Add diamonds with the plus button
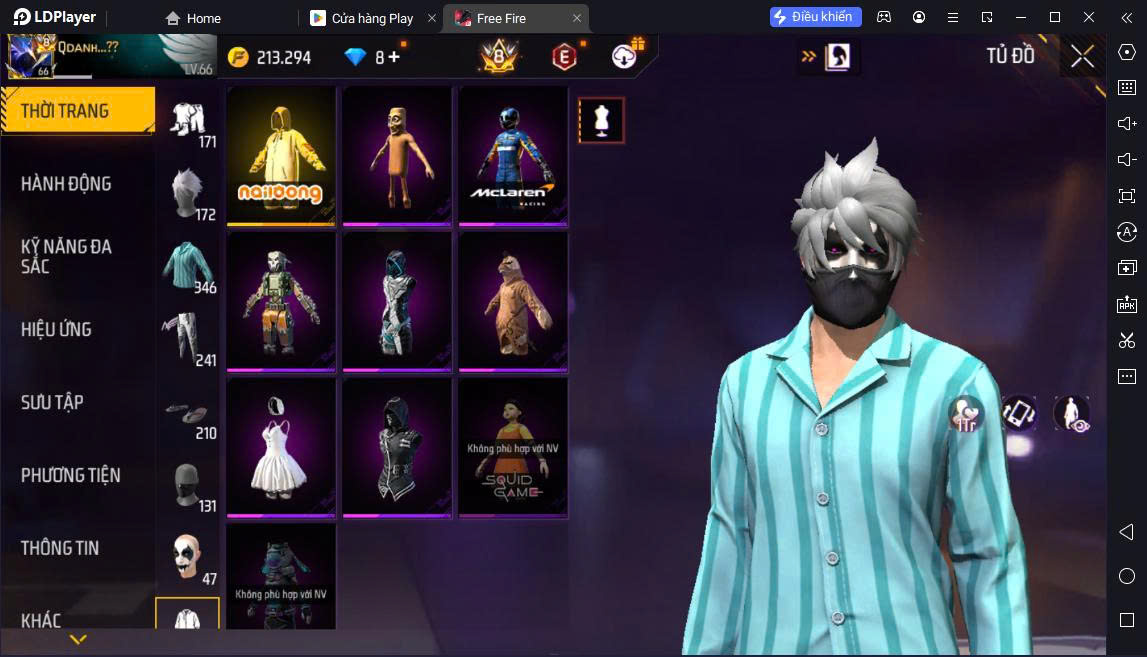This screenshot has width=1147, height=657. (x=394, y=57)
